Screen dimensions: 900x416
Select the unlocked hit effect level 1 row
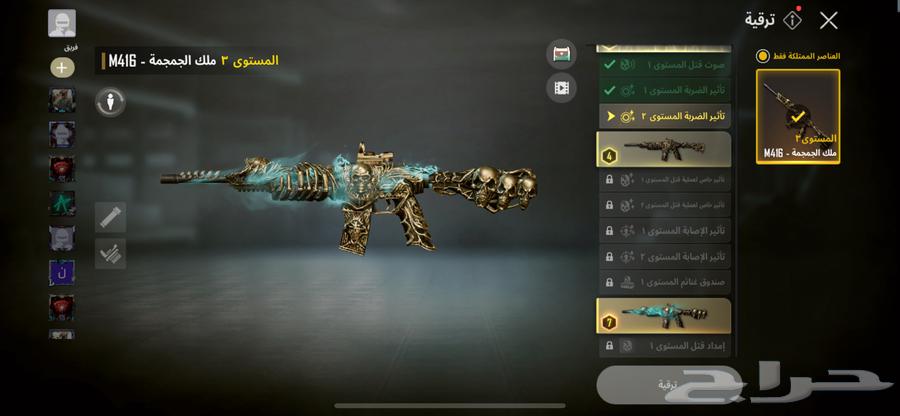click(x=664, y=91)
